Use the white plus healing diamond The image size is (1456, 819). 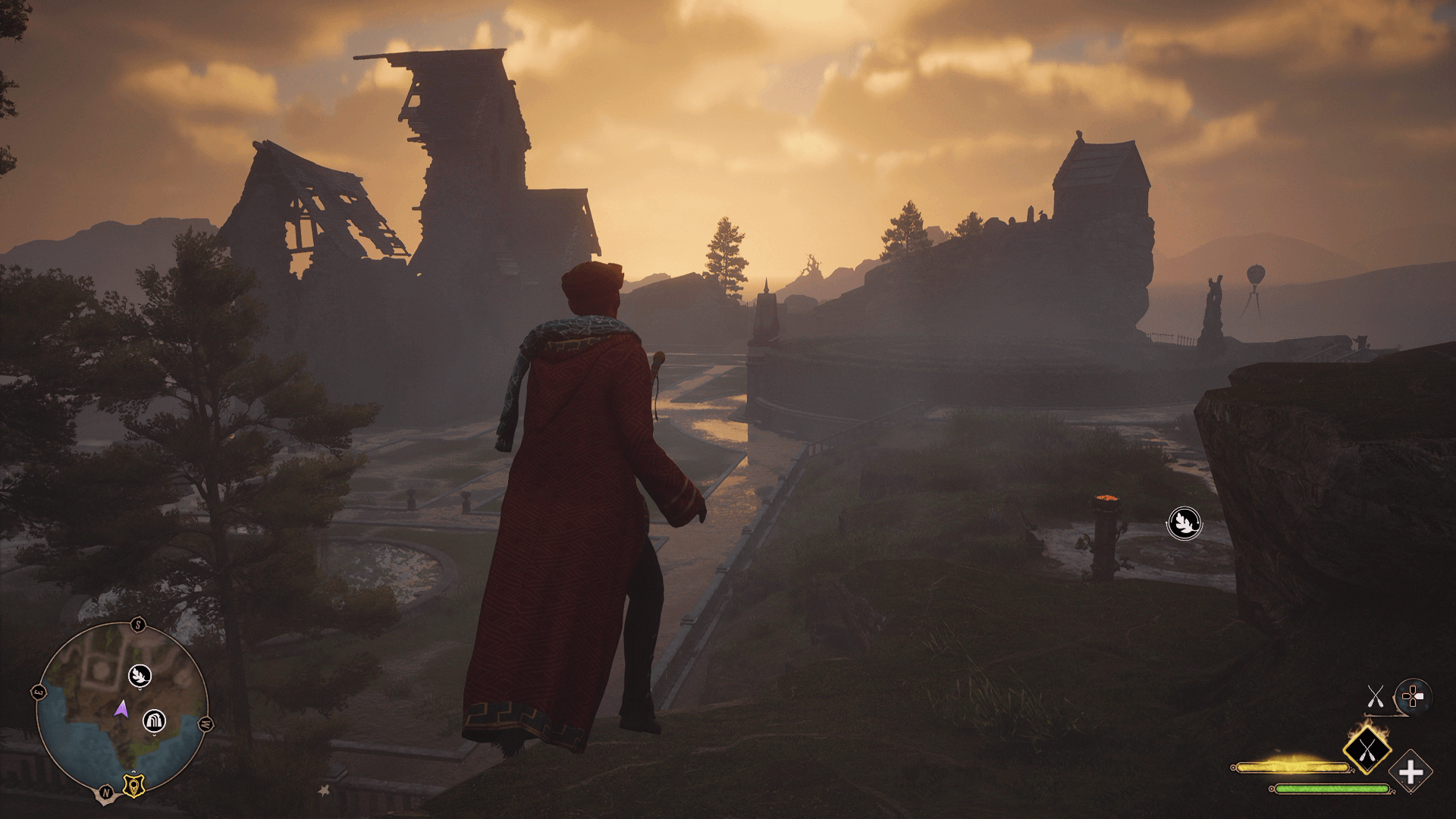pos(1410,773)
